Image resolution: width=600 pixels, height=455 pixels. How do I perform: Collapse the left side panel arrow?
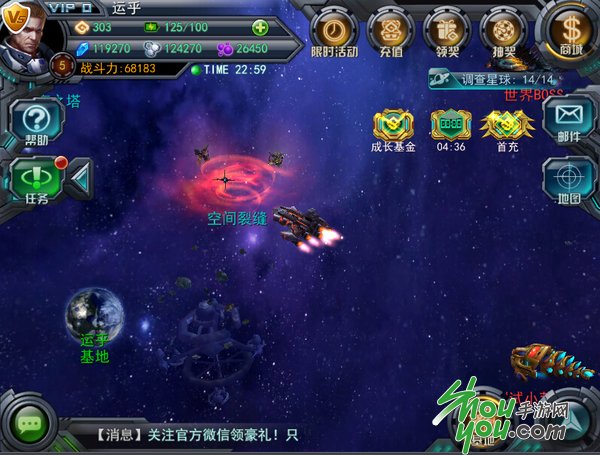tap(80, 178)
